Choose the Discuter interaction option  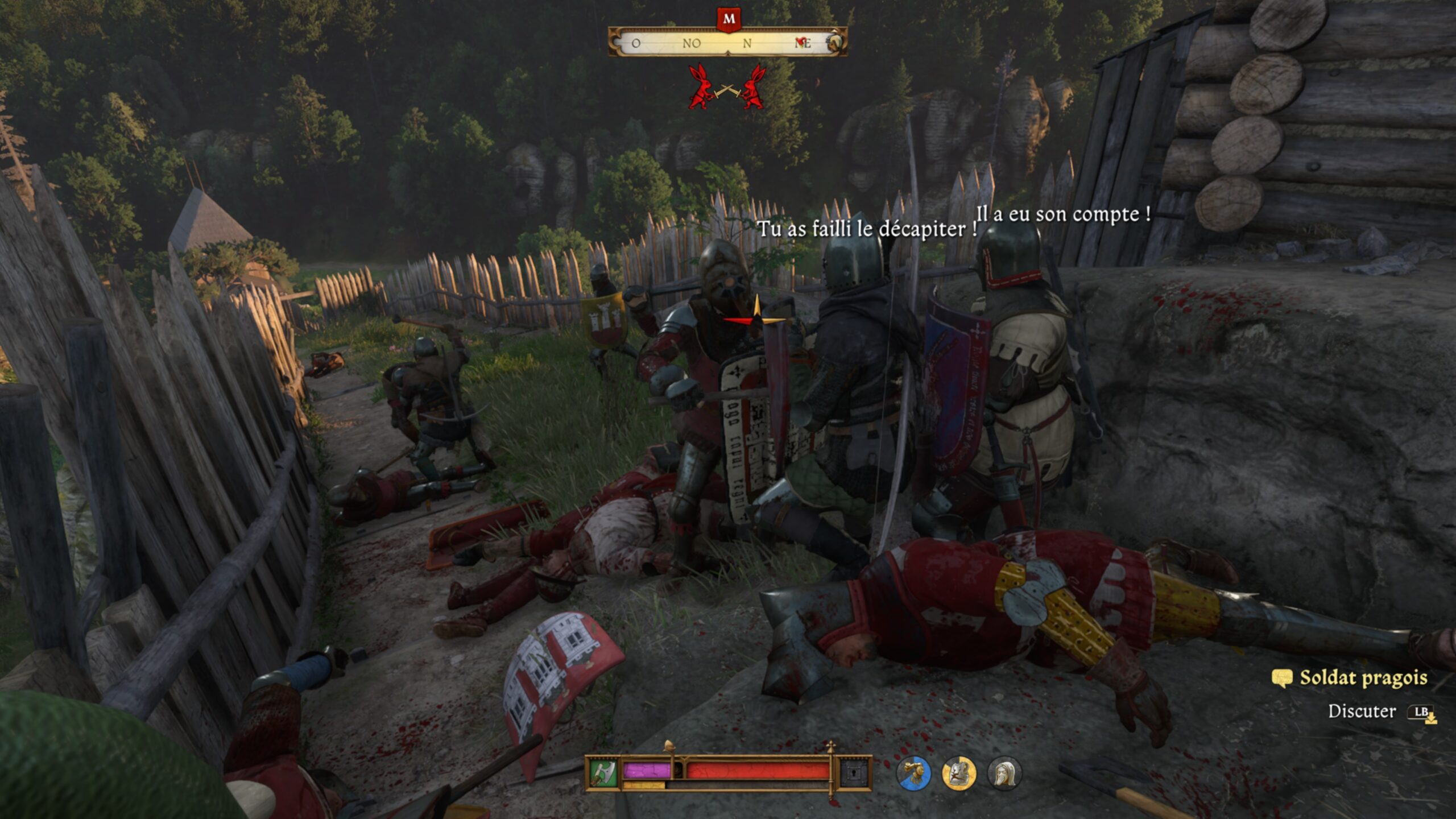coord(1362,711)
